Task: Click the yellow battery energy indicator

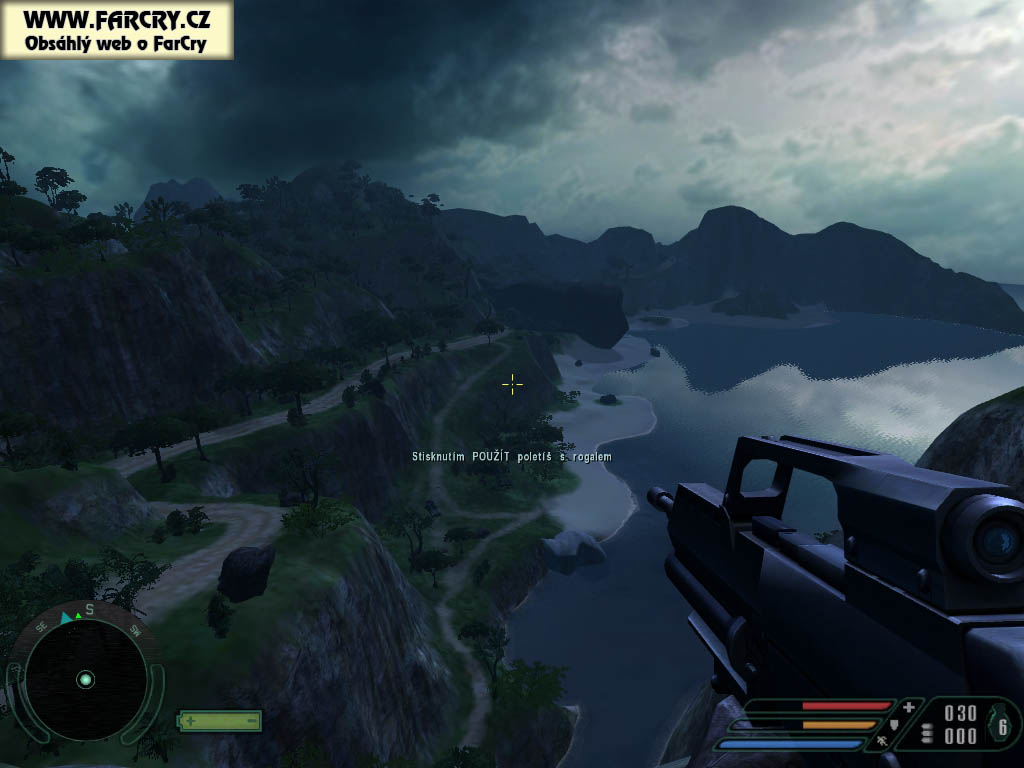Action: pos(219,720)
